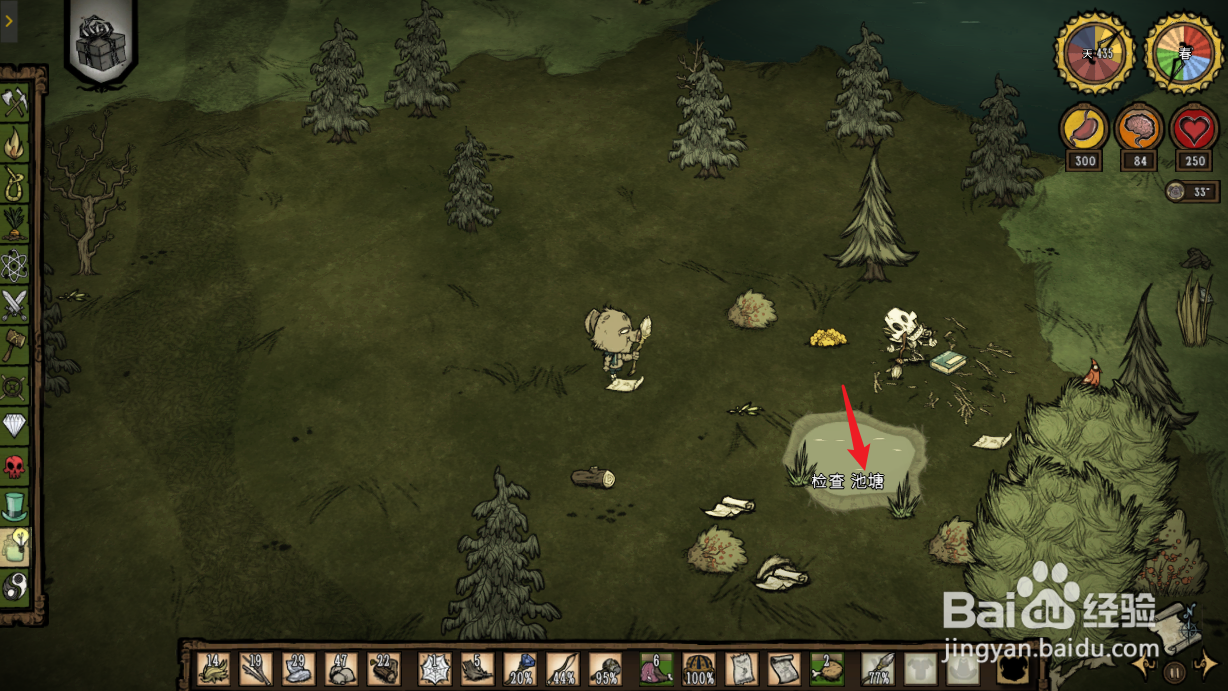Open the Tools crafting tab with axe icon

(x=15, y=104)
